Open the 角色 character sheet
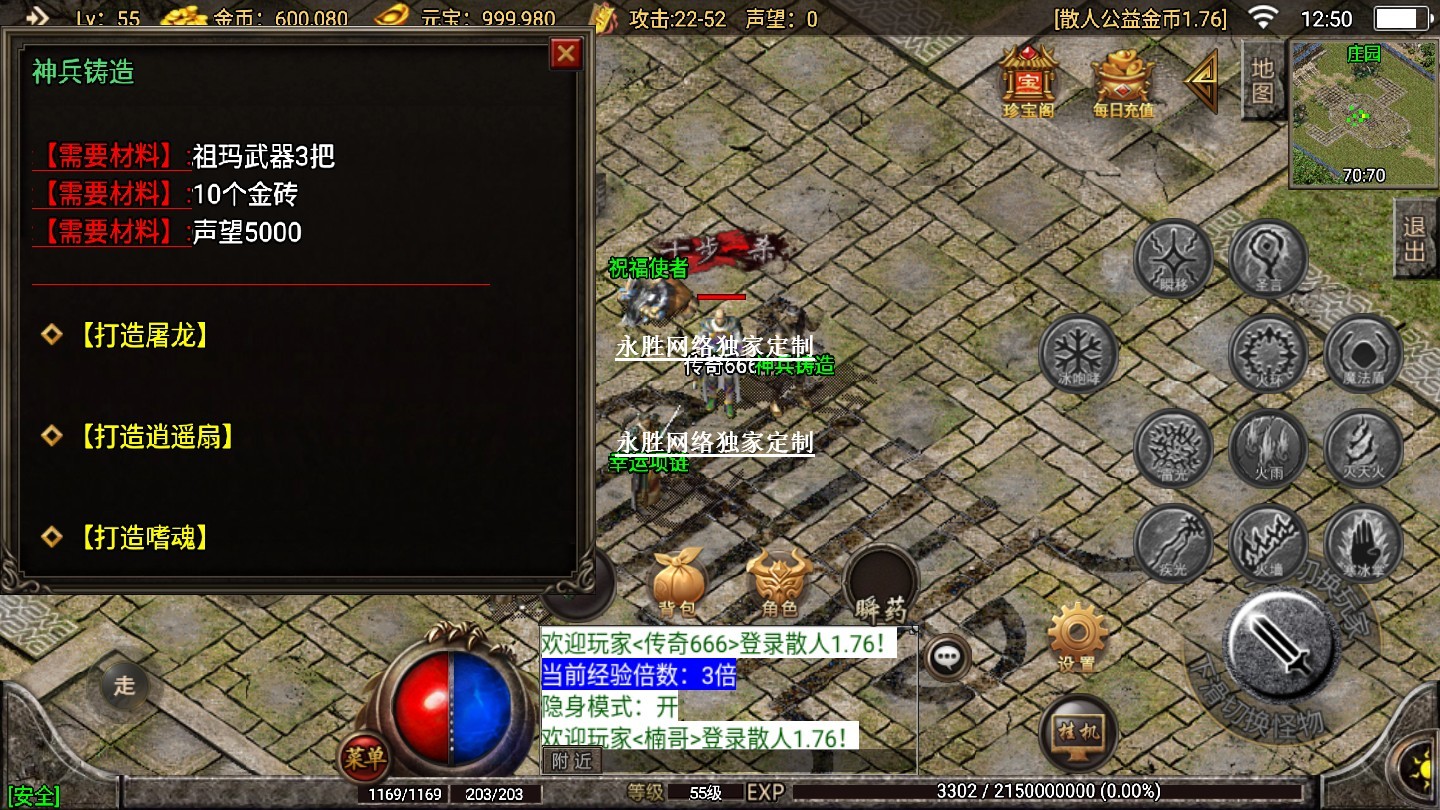This screenshot has height=810, width=1440. (x=779, y=583)
